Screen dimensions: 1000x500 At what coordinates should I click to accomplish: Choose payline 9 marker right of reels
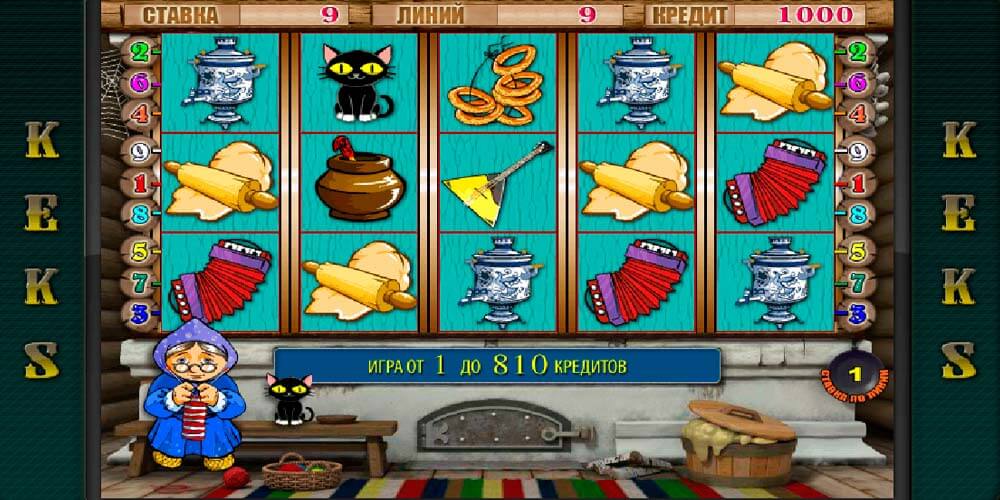pos(856,153)
